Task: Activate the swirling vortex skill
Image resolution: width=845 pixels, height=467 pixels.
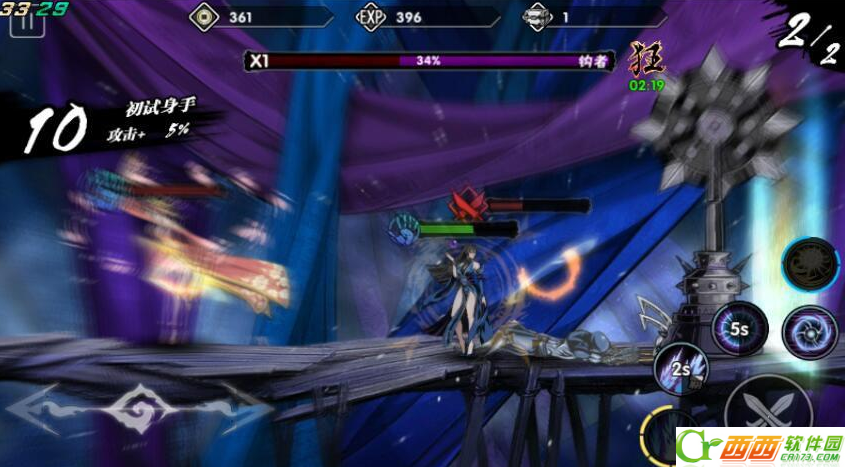Action: [x=809, y=332]
